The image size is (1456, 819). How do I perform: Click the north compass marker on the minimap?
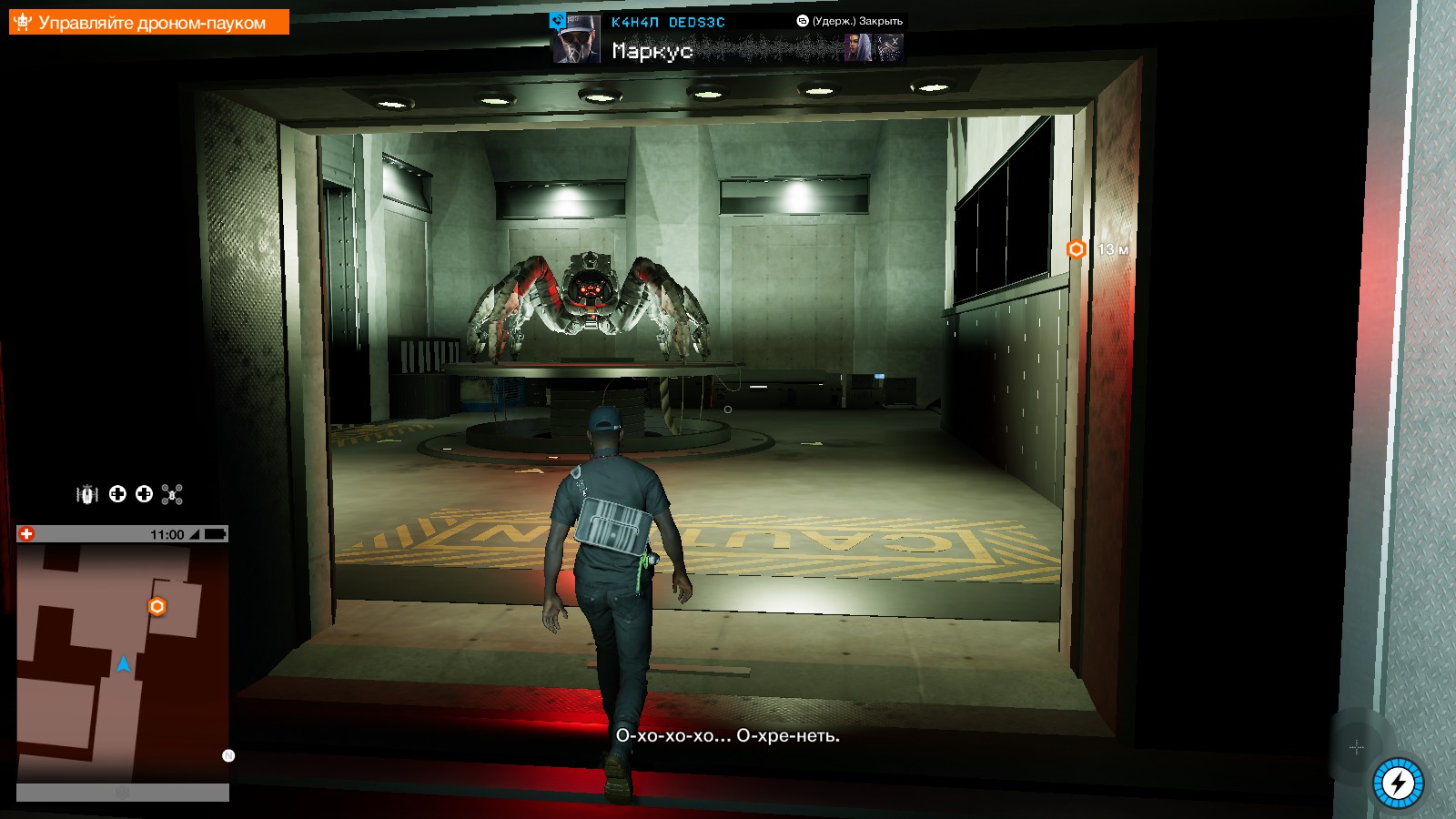228,755
